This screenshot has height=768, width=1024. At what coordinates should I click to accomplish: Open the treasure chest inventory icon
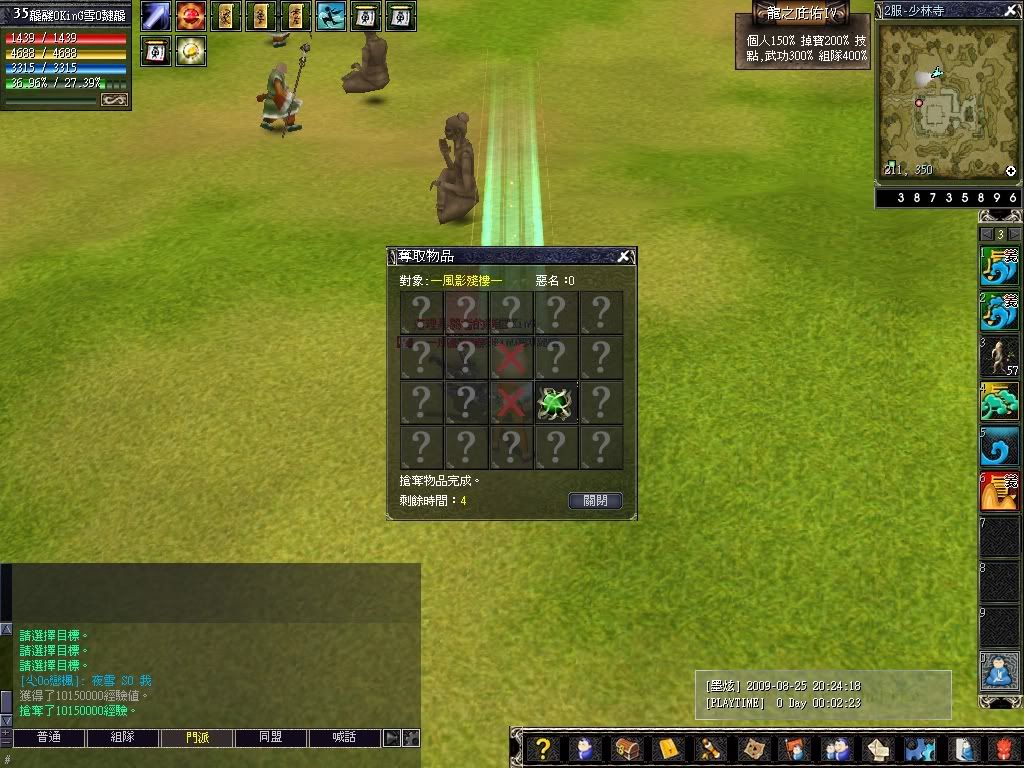(x=627, y=748)
